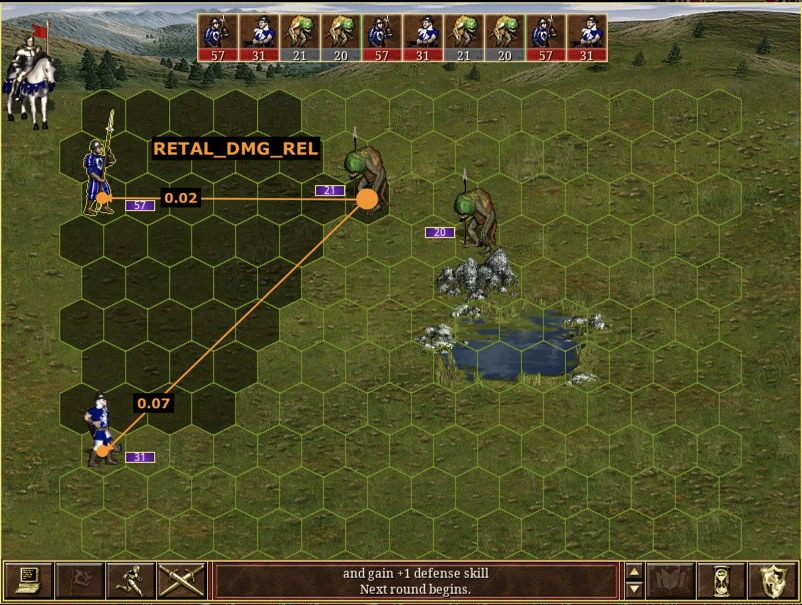Retreat from battle with the running man button
The width and height of the screenshot is (802, 605).
130,580
